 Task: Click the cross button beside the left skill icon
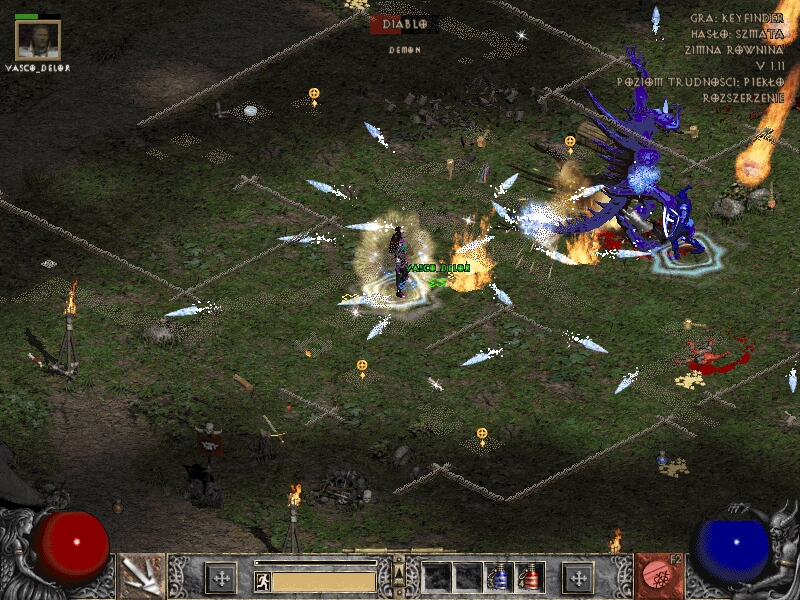220,577
